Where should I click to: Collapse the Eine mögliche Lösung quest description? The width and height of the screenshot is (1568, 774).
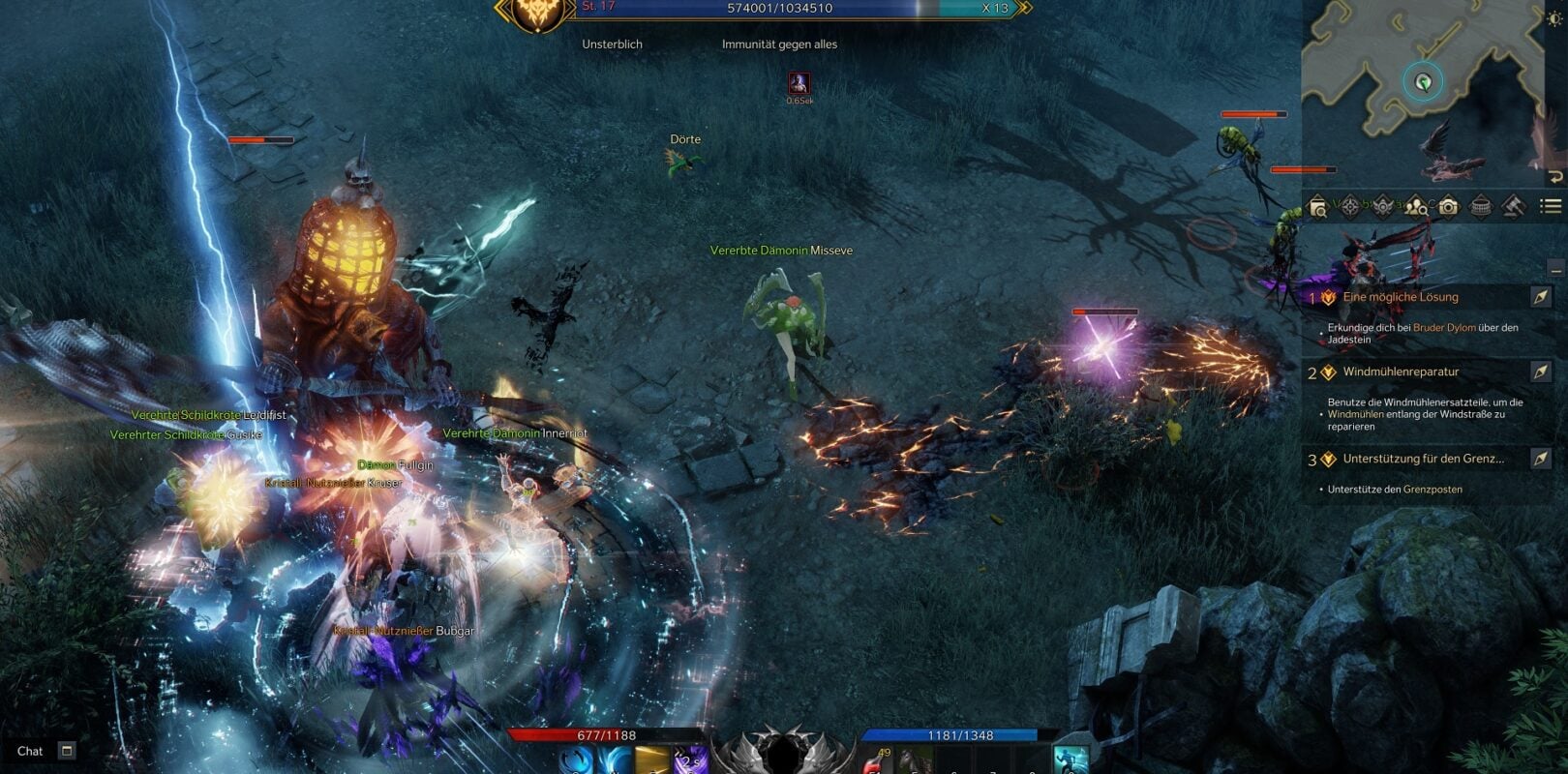click(x=1401, y=297)
